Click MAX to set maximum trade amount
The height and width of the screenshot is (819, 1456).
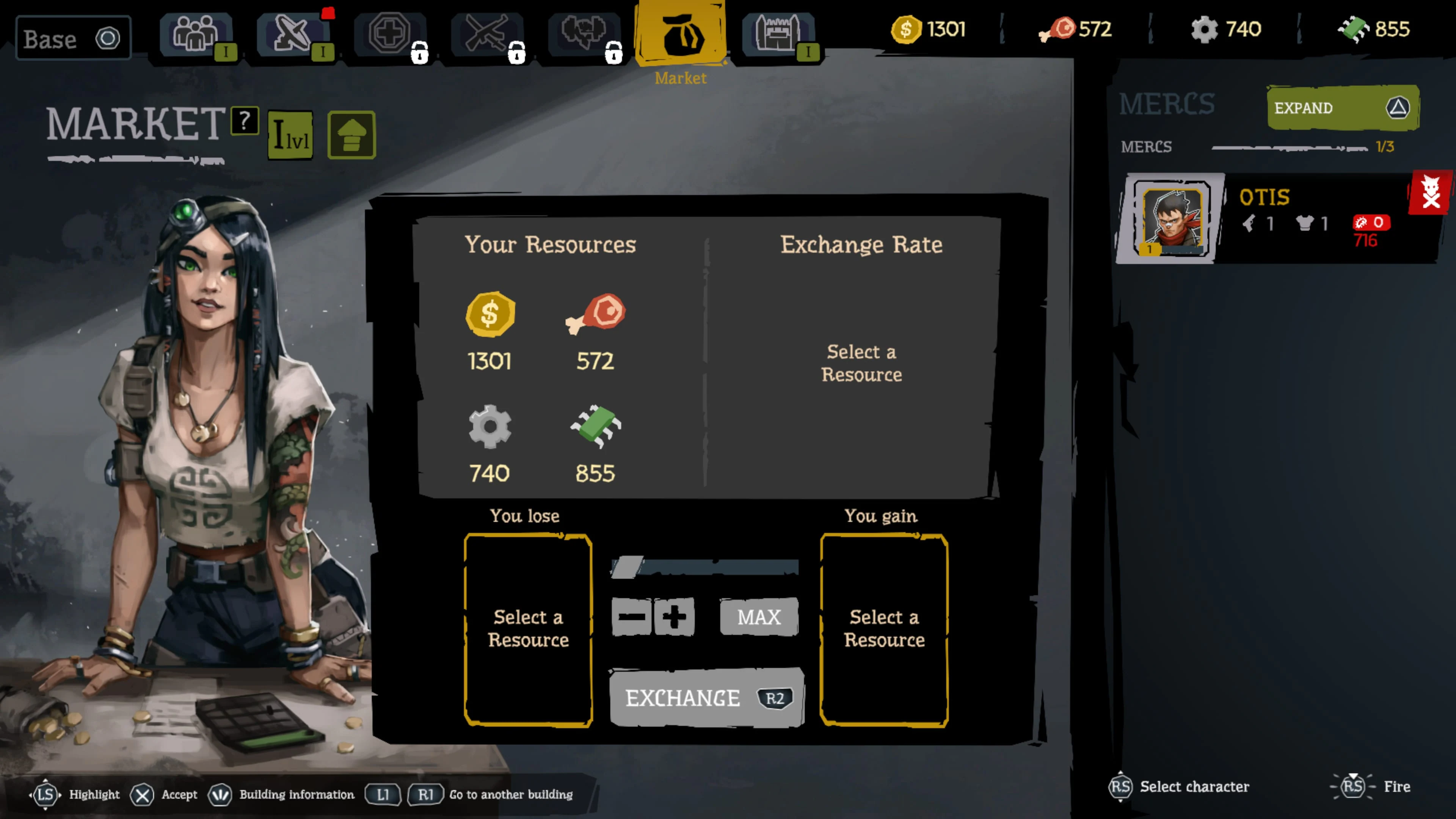click(x=758, y=617)
